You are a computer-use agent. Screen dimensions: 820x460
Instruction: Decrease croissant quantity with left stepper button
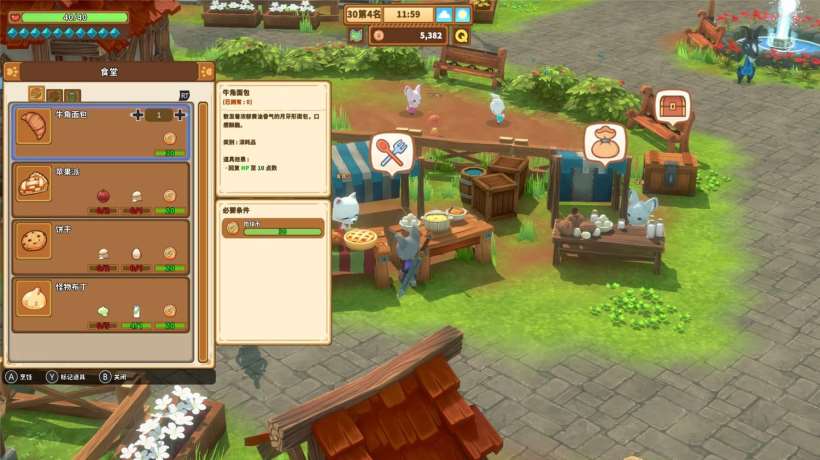click(137, 115)
